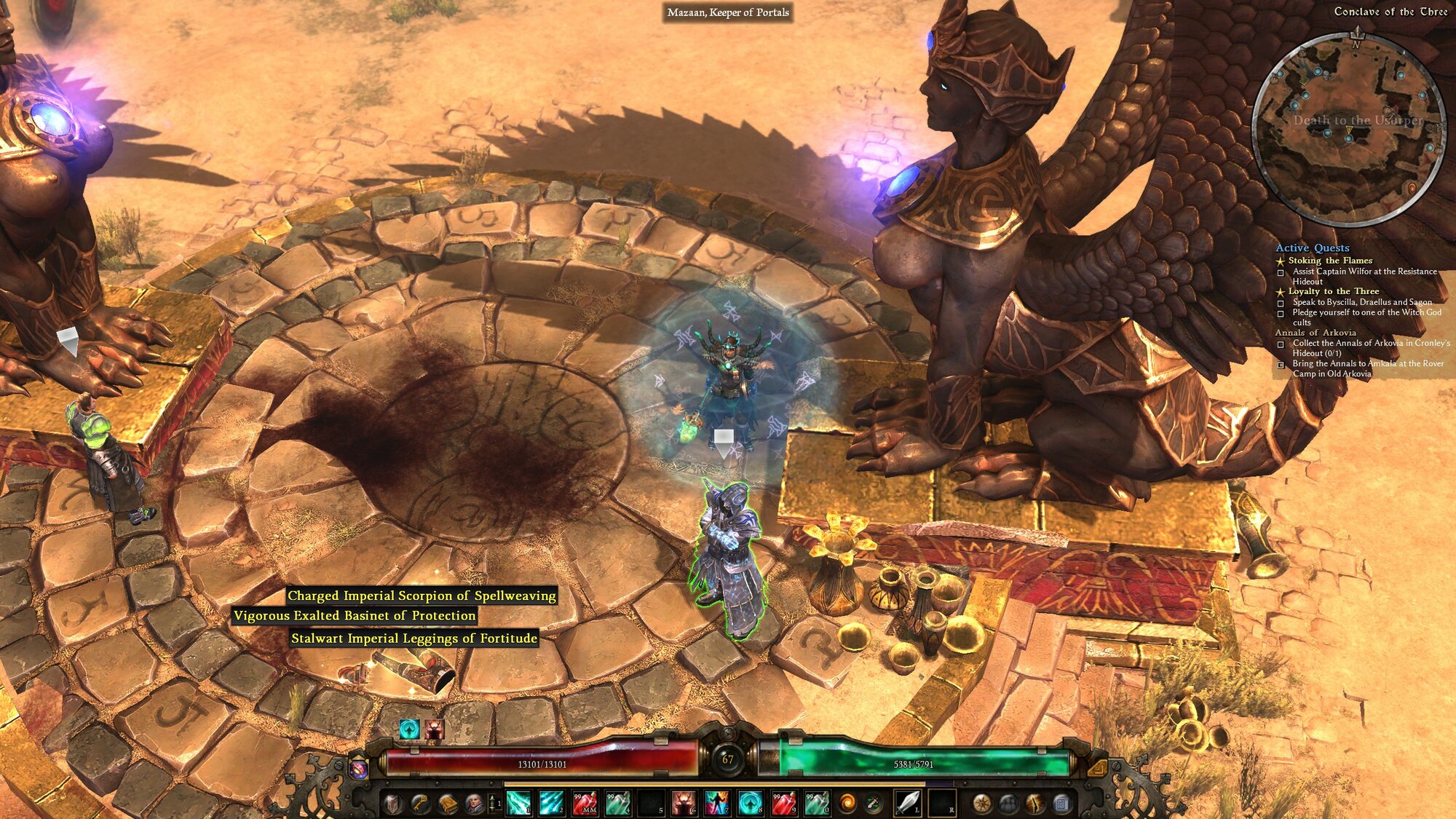Loot the Stalwart Imperial Leggings of Fortitude
This screenshot has width=1456, height=819.
414,638
